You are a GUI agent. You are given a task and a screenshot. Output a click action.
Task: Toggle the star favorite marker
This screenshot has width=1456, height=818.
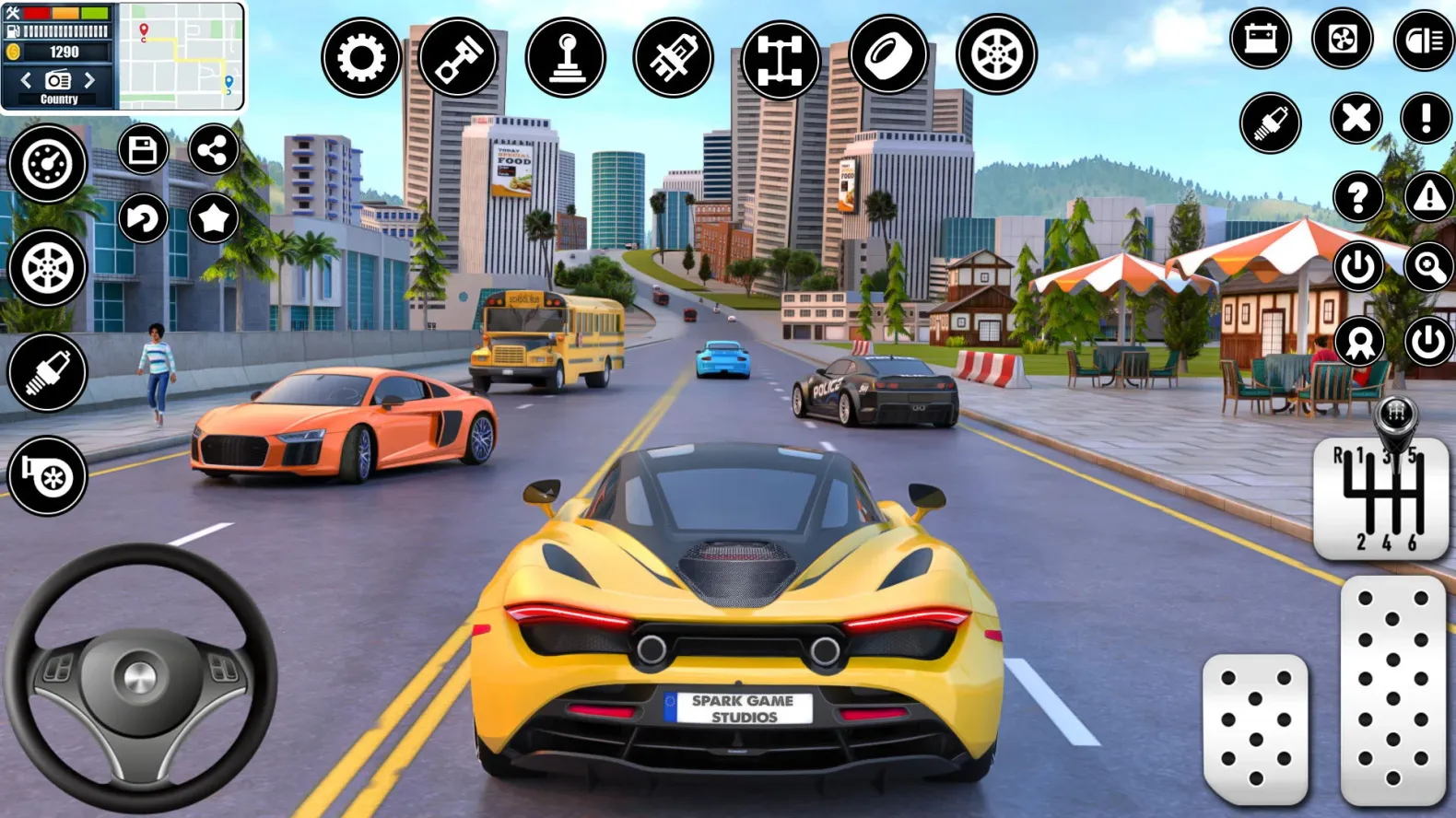pyautogui.click(x=213, y=219)
